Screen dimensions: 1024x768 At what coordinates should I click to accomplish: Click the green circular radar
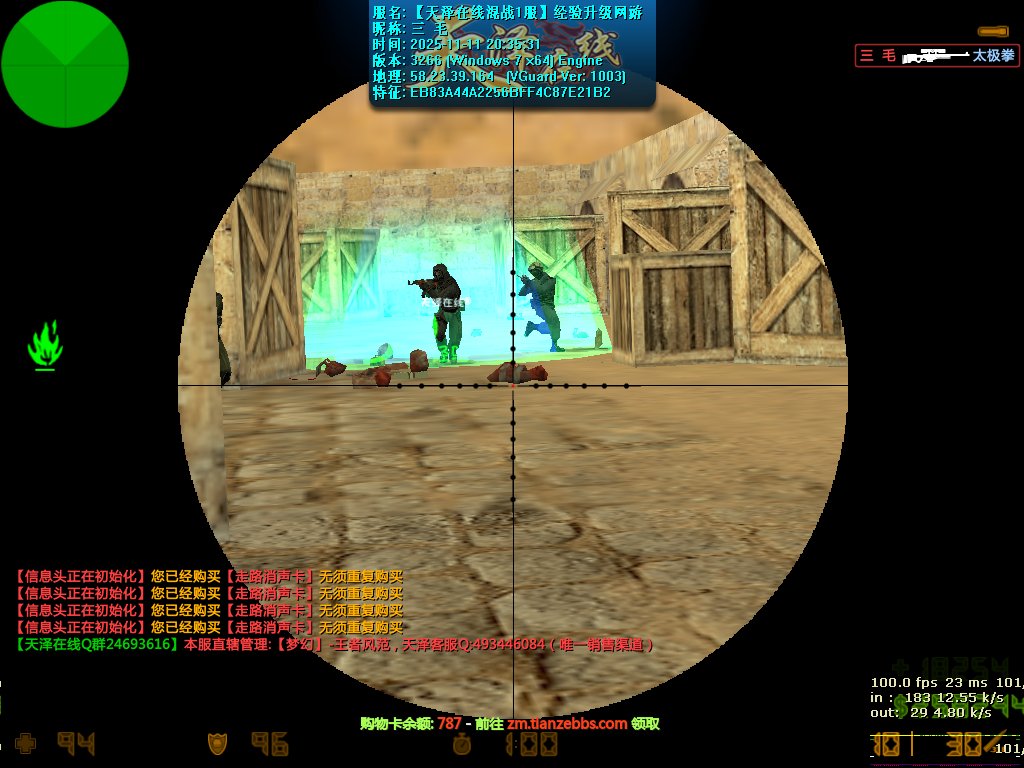[65, 64]
